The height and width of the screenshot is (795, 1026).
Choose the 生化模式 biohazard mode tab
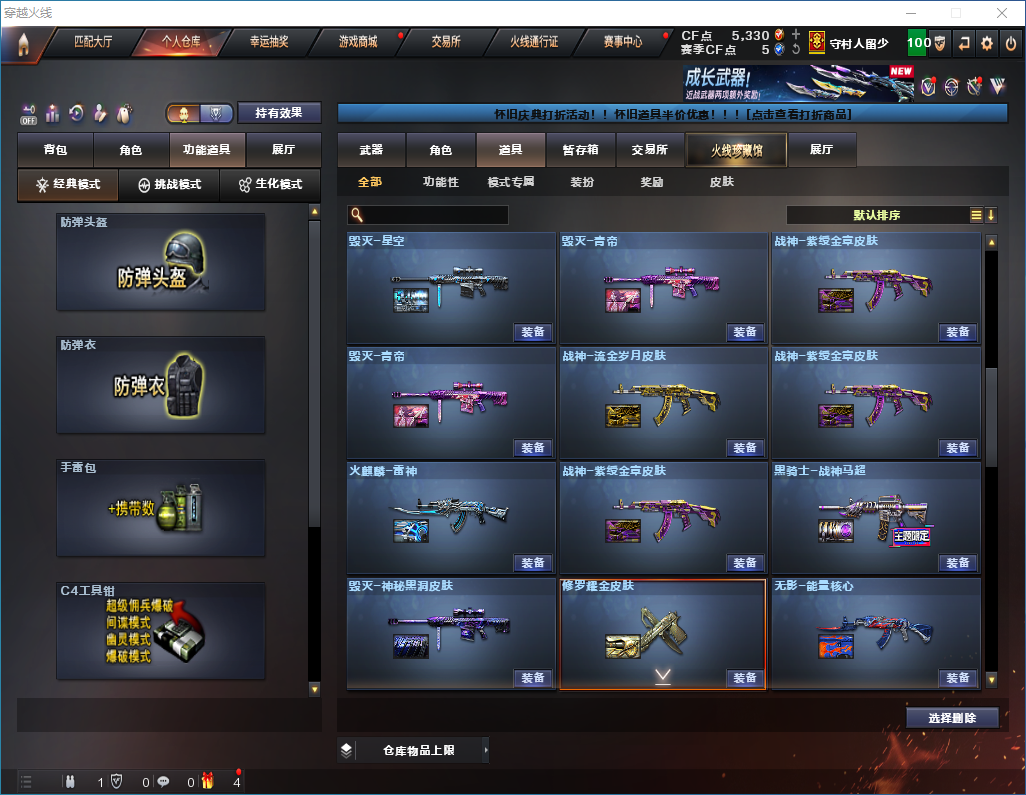coord(269,185)
